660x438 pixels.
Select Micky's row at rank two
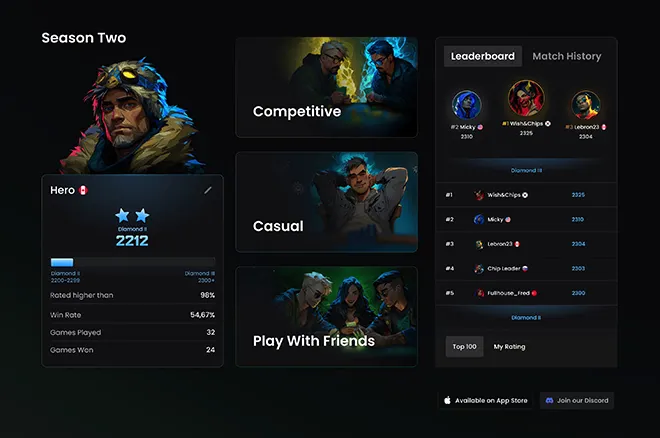pyautogui.click(x=526, y=219)
